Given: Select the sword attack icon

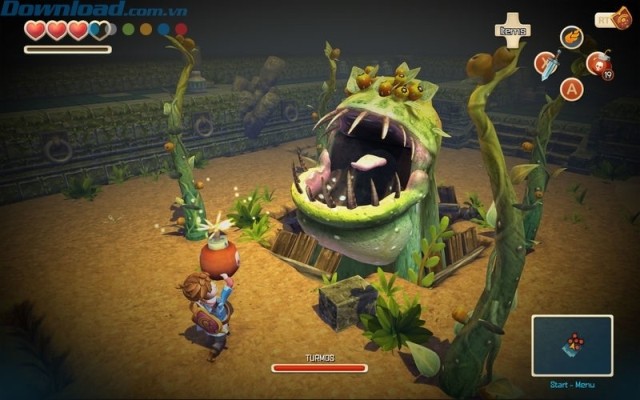Looking at the screenshot, I should pyautogui.click(x=547, y=65).
